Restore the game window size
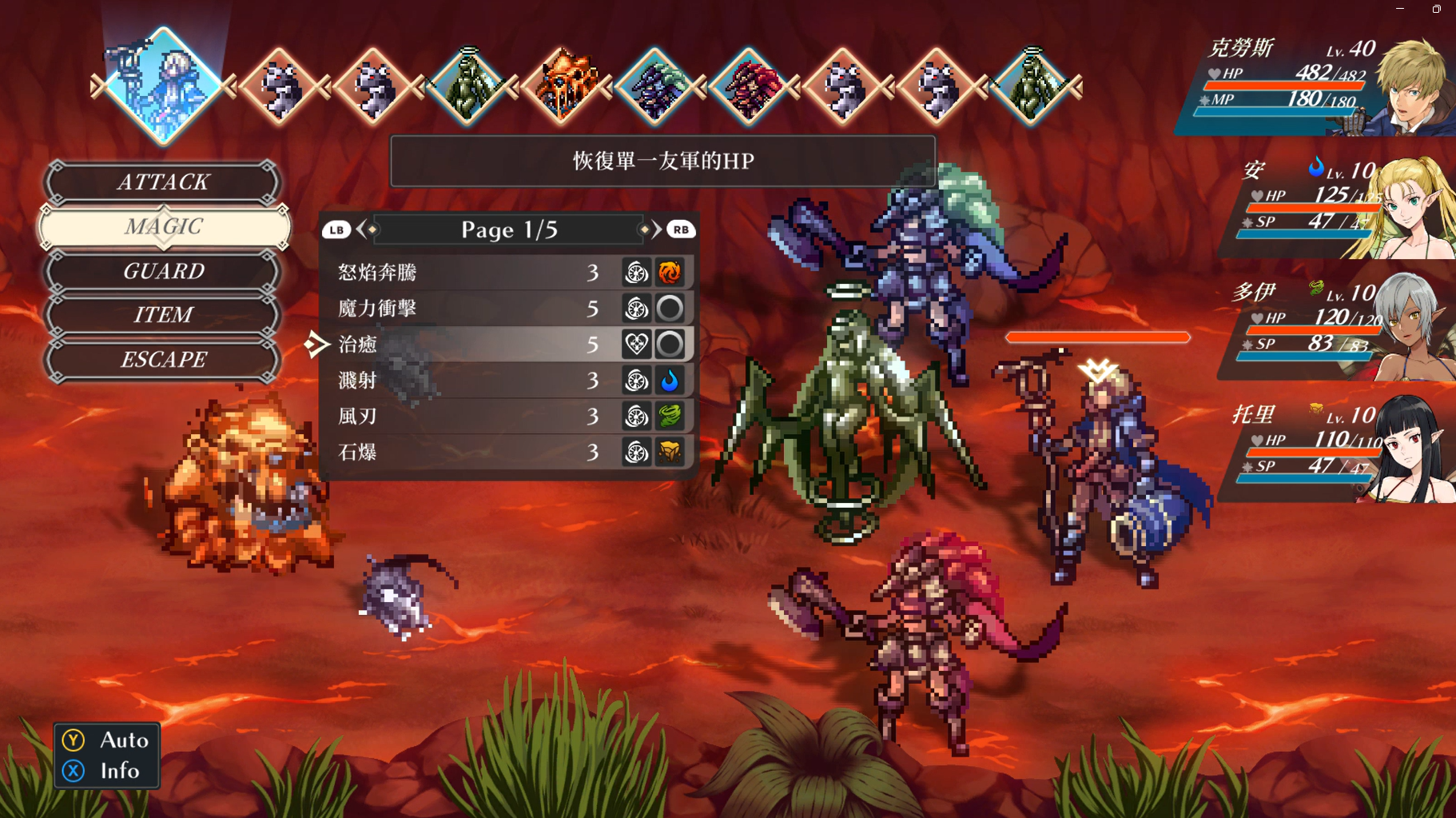Viewport: 1456px width, 818px height. (1436, 9)
